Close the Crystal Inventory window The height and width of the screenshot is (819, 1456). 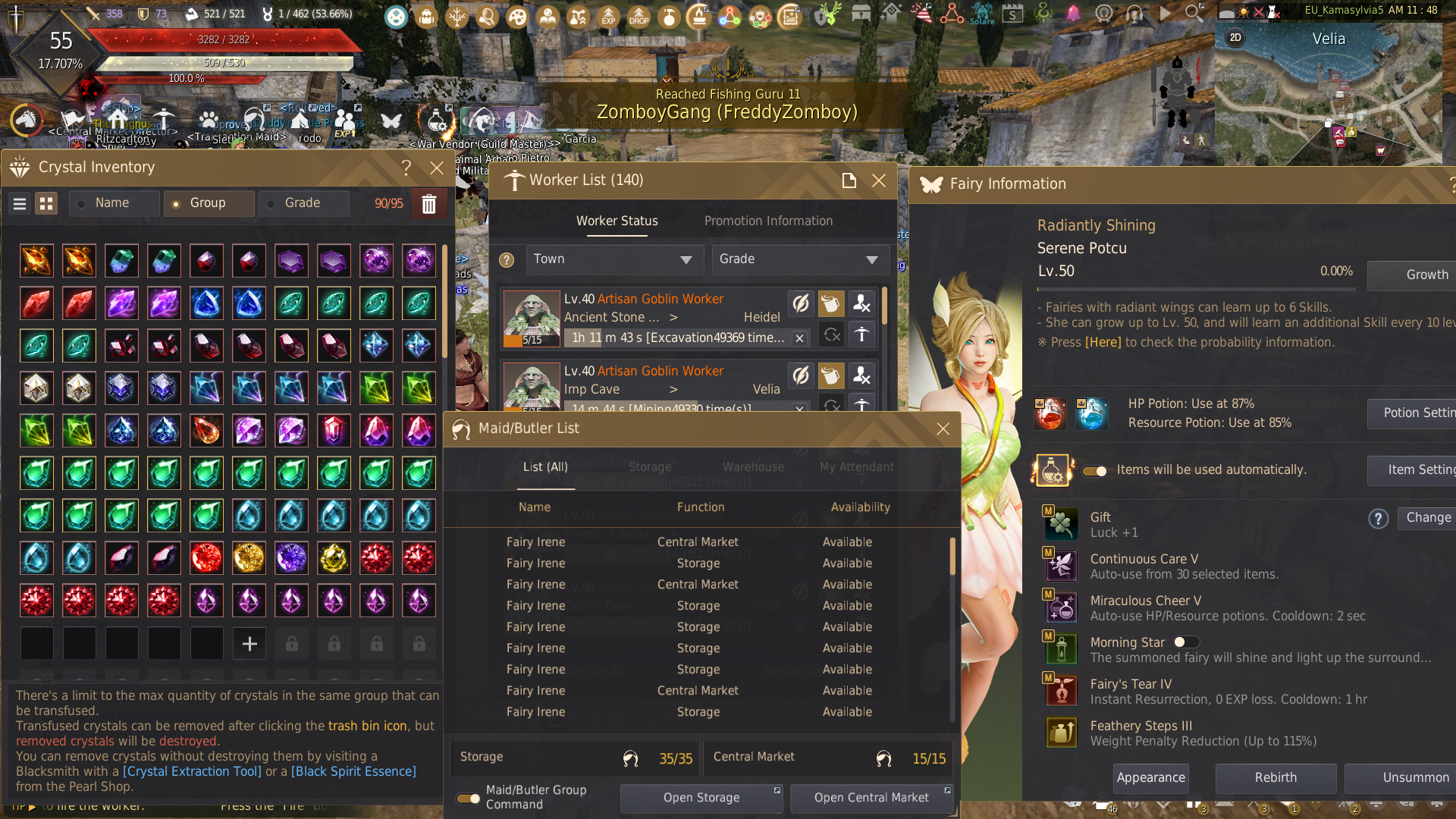pos(436,168)
